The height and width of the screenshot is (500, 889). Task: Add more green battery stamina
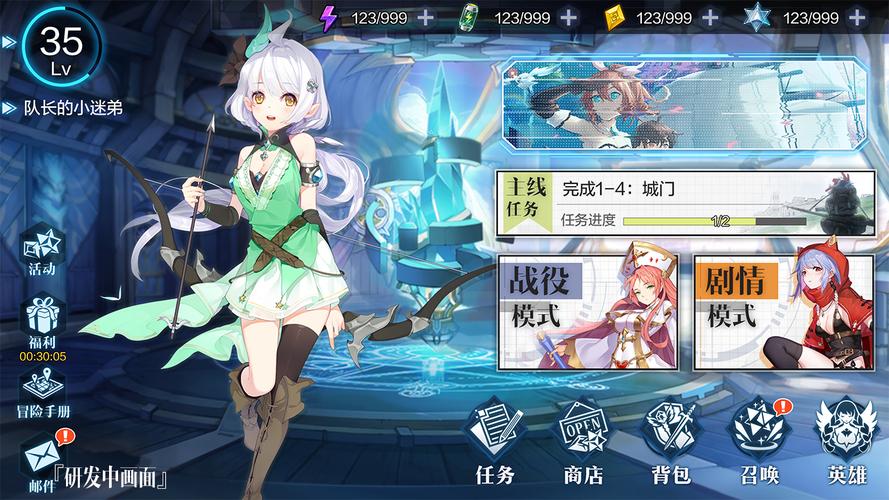569,18
